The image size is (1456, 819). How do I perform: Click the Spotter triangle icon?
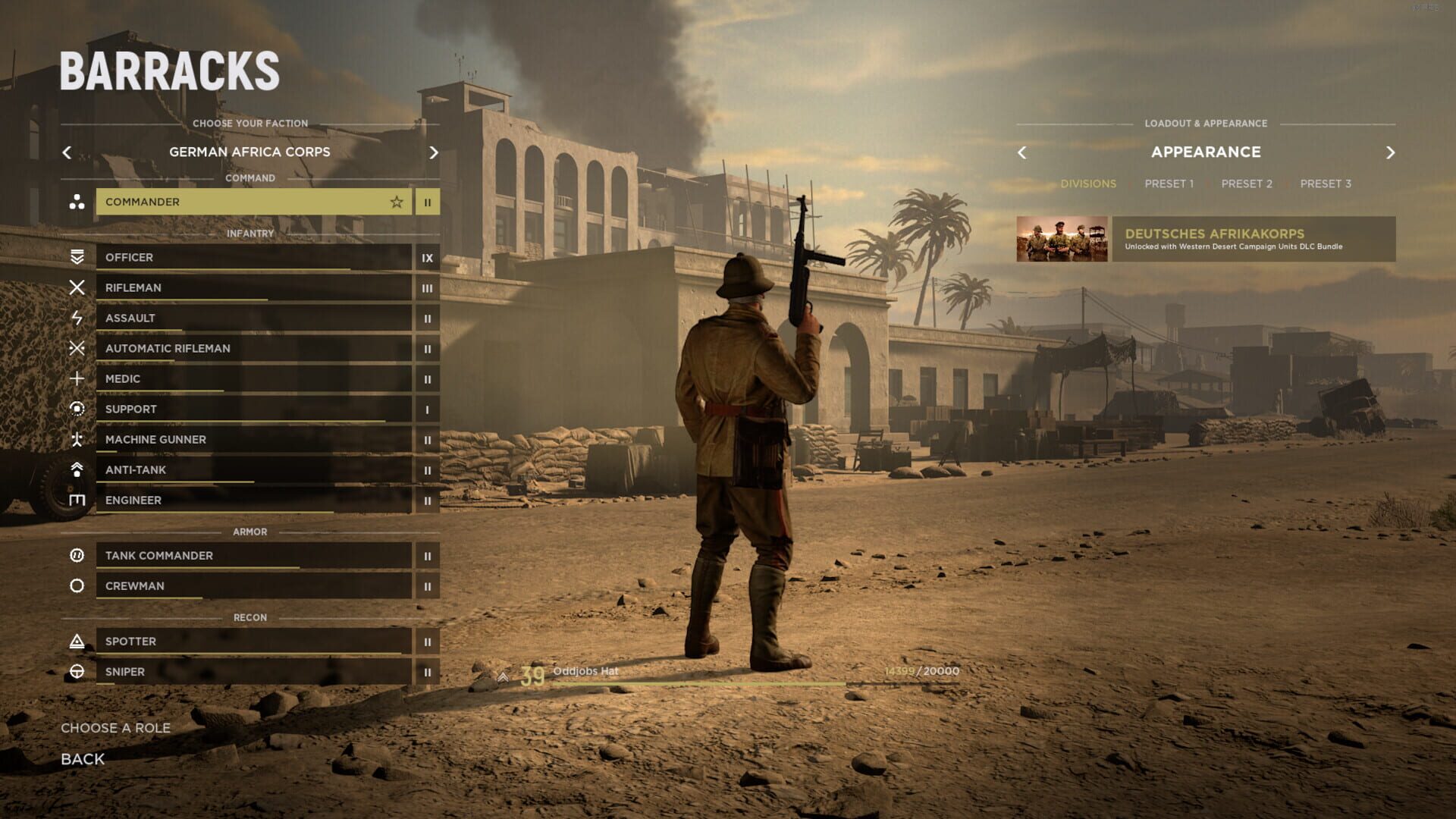tap(77, 641)
